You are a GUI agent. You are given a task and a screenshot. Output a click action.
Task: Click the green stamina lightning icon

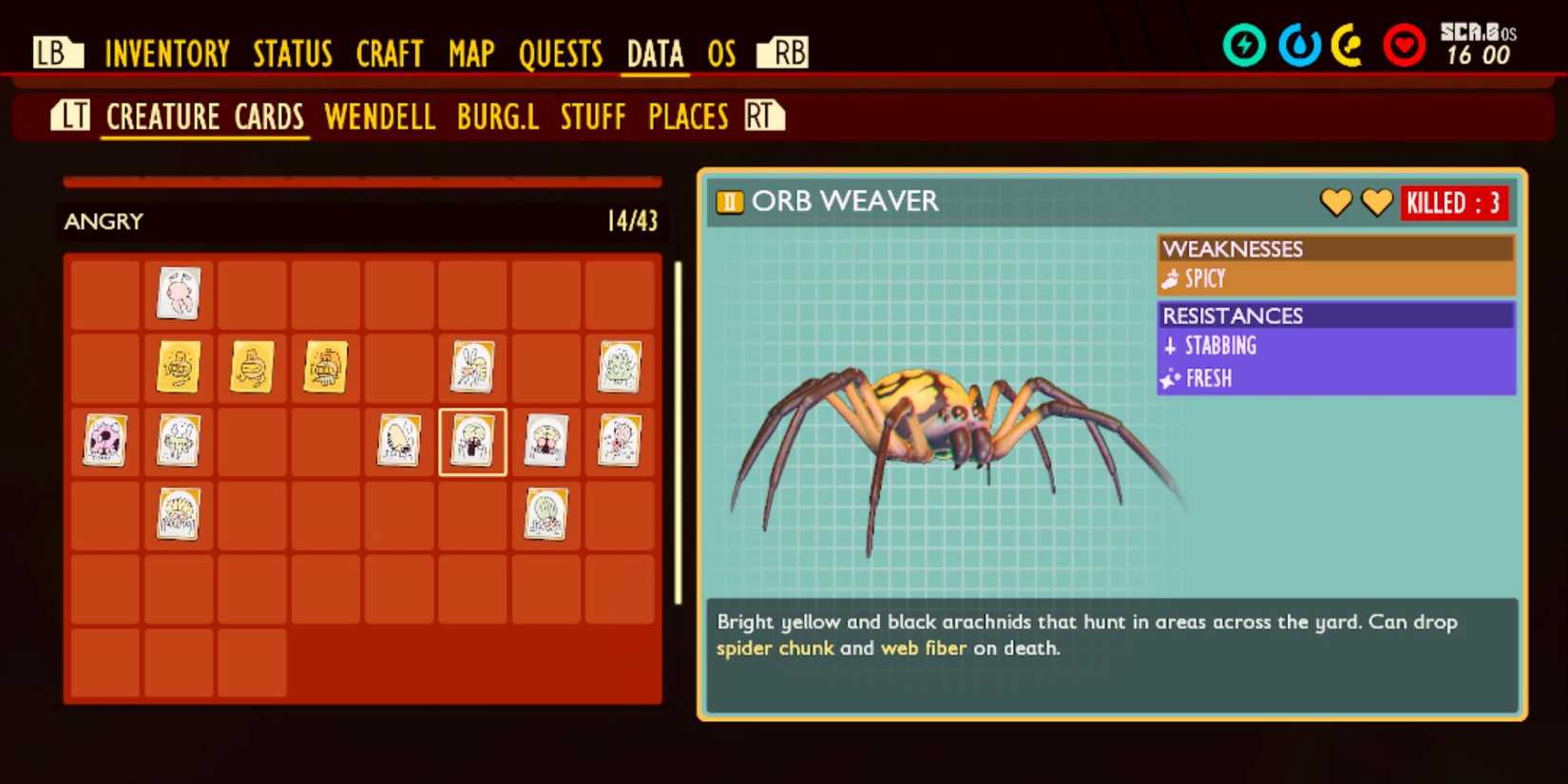[x=1246, y=43]
